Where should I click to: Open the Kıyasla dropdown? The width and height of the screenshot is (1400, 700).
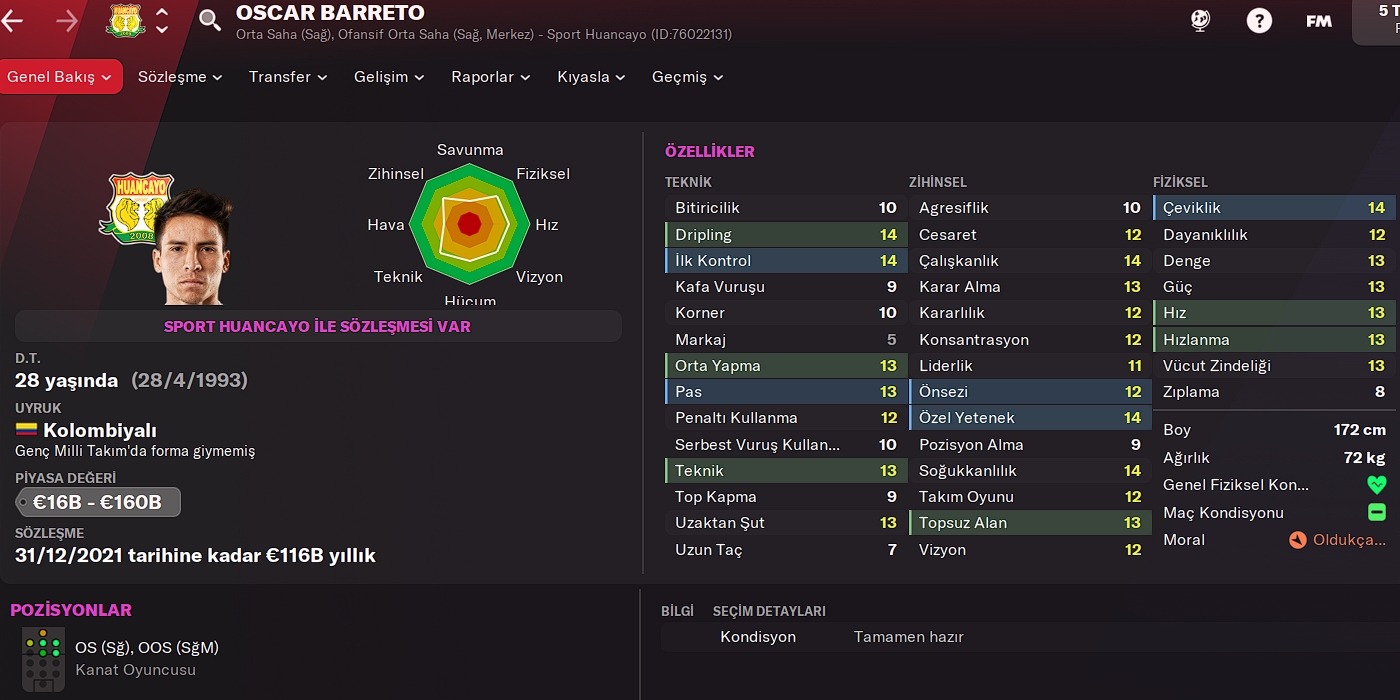coord(591,77)
